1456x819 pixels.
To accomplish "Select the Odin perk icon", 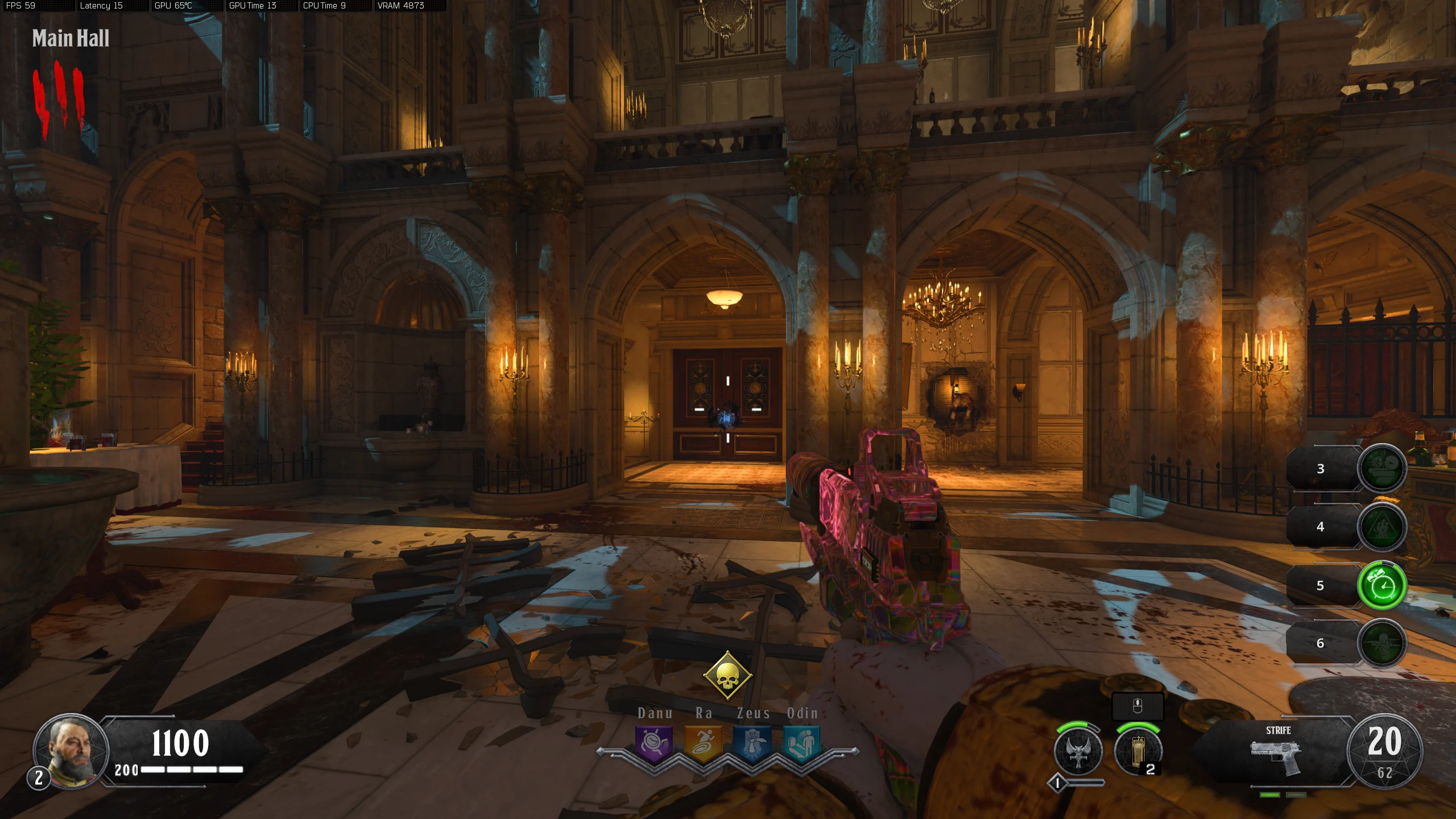I will [802, 743].
